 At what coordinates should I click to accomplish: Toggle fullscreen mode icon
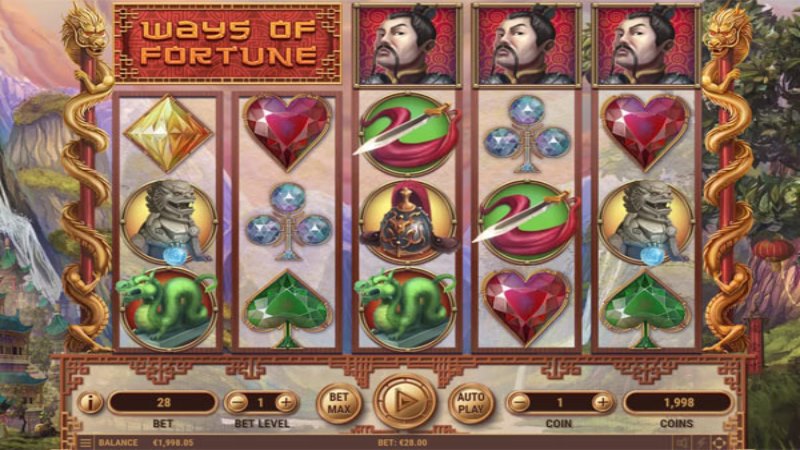(x=720, y=442)
